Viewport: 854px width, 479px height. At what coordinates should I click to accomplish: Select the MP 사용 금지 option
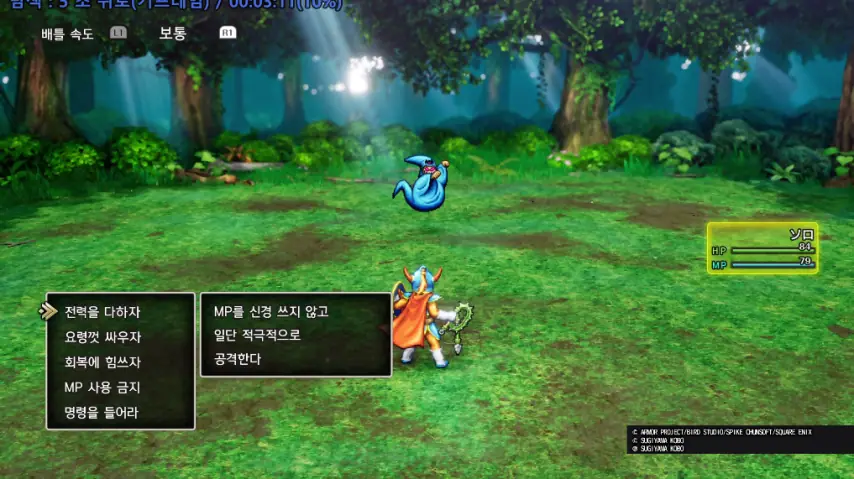[102, 387]
